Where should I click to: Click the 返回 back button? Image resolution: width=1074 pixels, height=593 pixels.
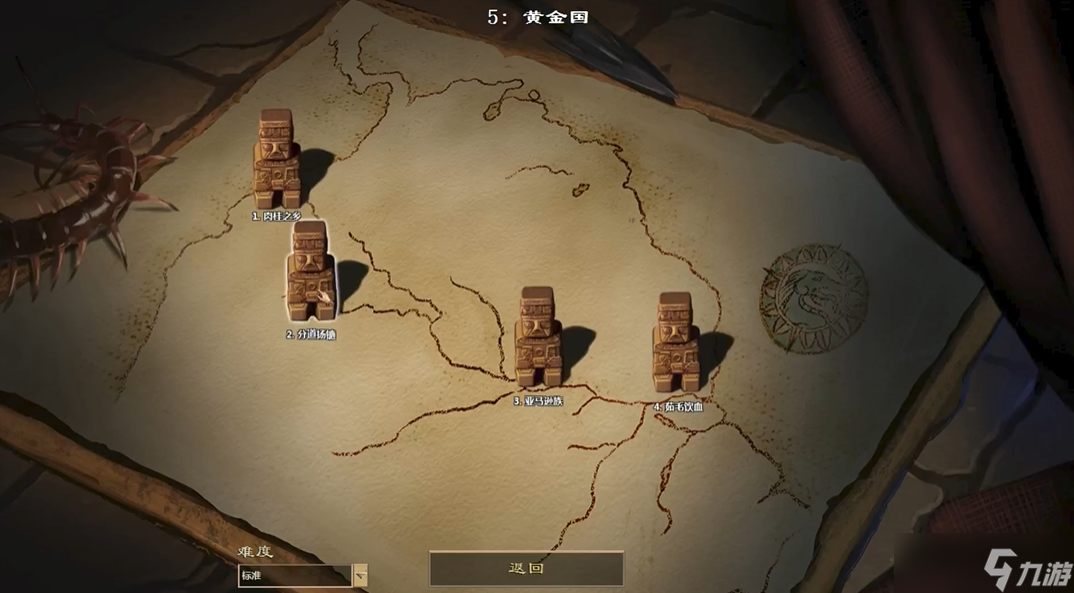526,568
